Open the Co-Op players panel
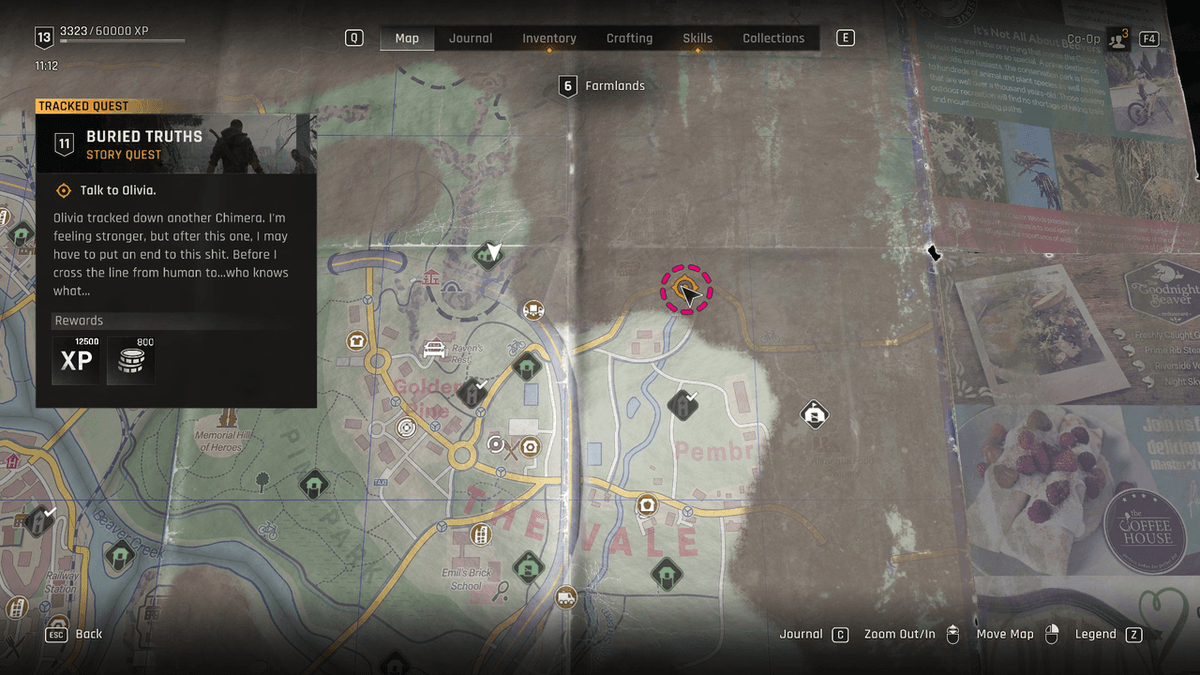This screenshot has height=675, width=1200. point(1118,39)
